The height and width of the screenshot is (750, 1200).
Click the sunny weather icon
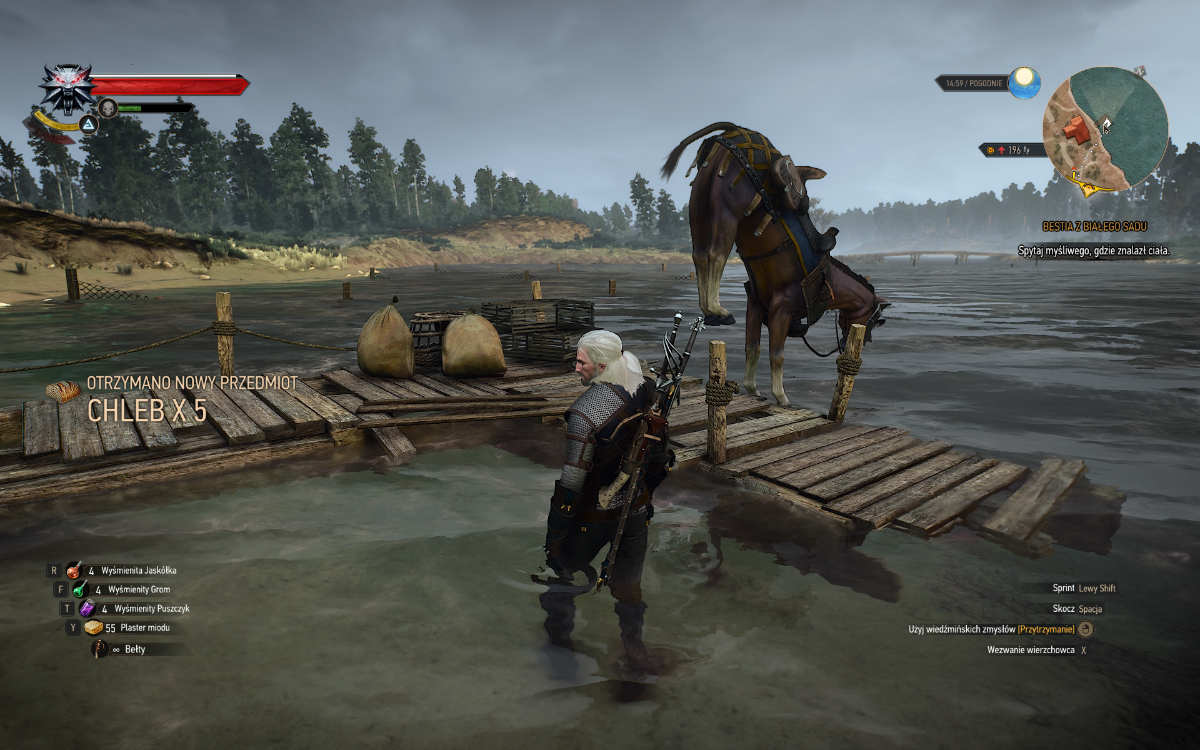pos(1024,82)
